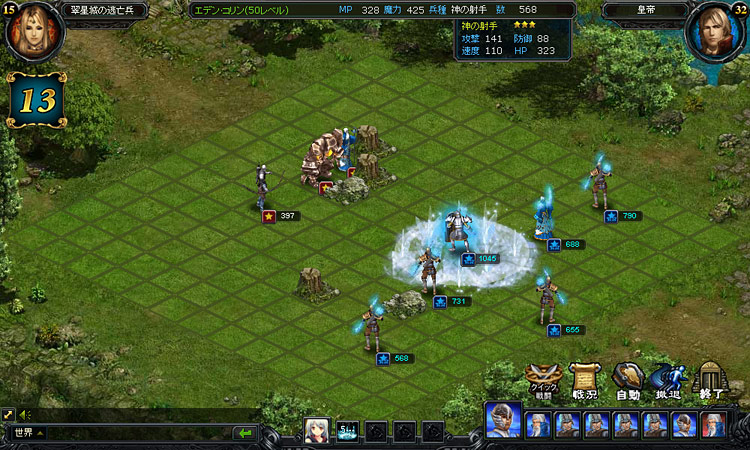Start quick battle with the クイック戦闘 button
Image resolution: width=750 pixels, height=450 pixels.
[541, 381]
